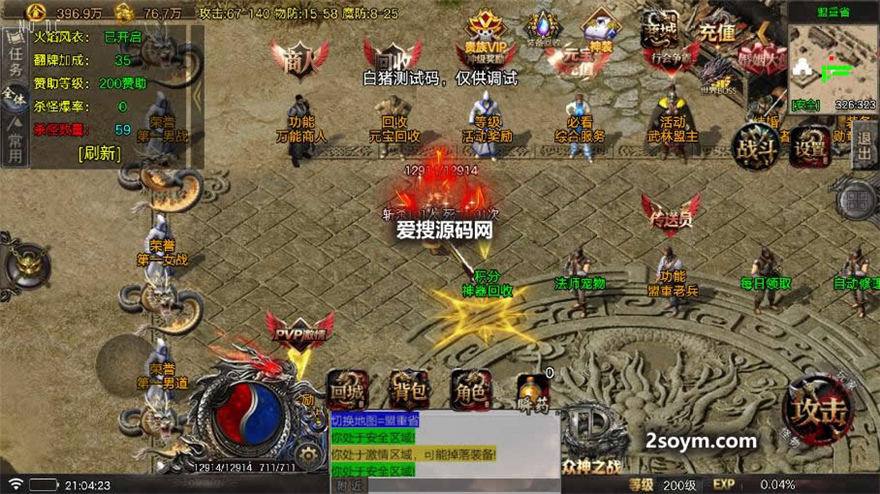Open the 众神之战 event icon

(x=598, y=440)
